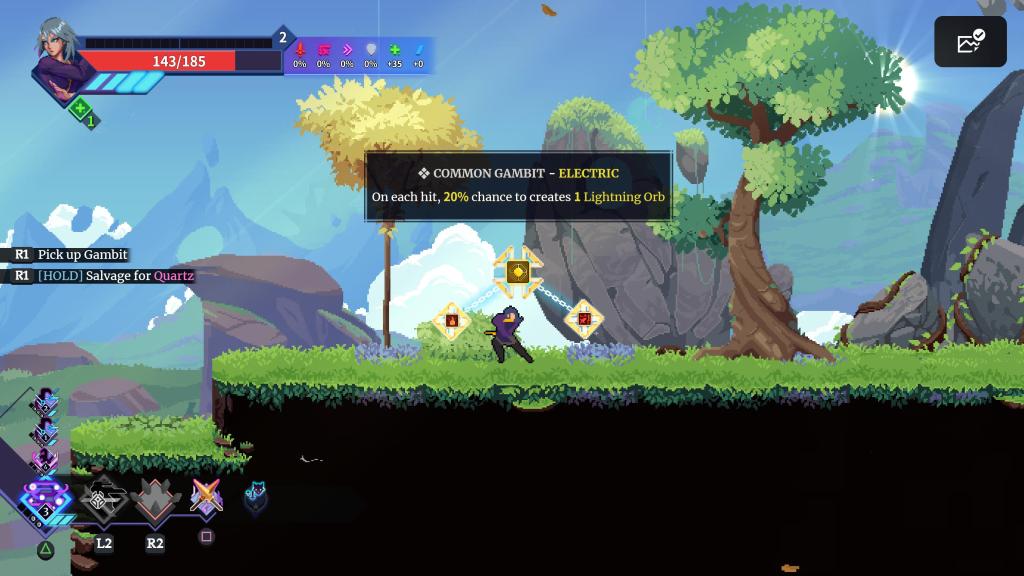This screenshot has width=1024, height=576.
Task: Open the chart overlay button in corner
Action: 970,42
